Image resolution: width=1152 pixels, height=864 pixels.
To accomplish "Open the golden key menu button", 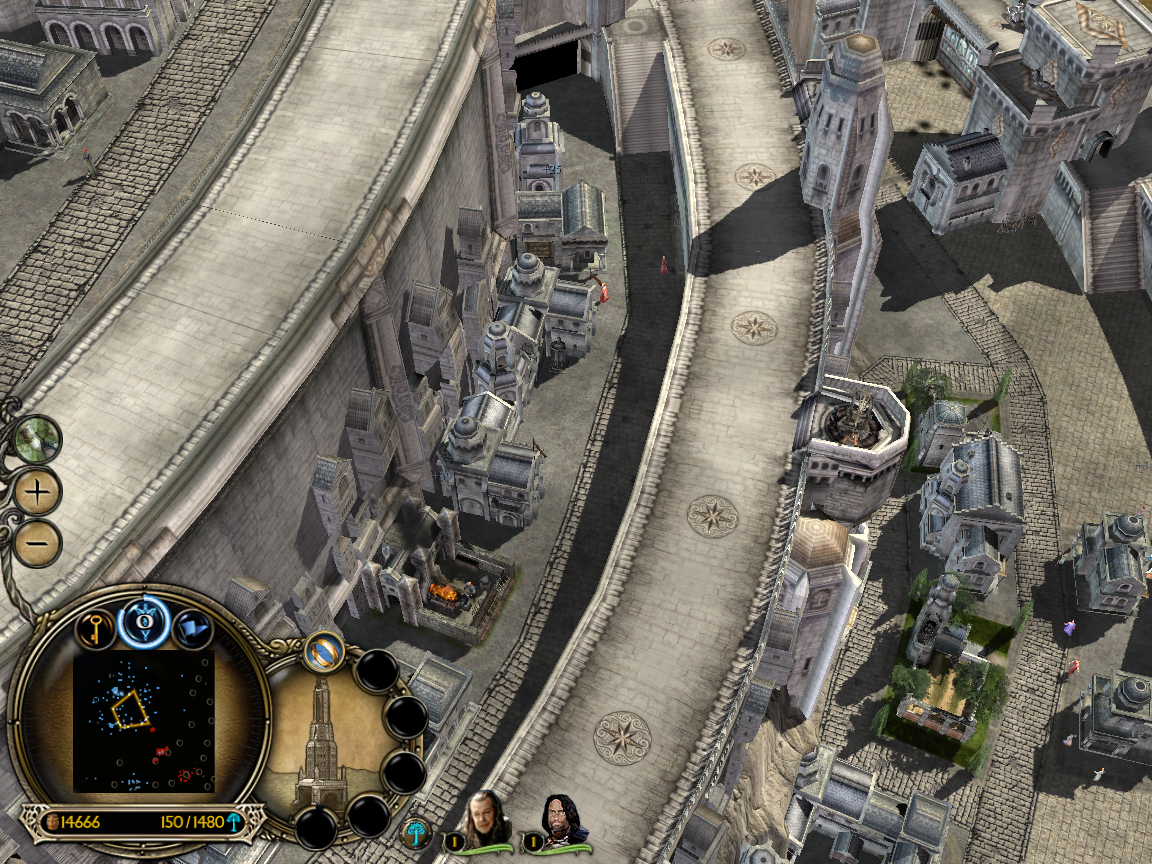I will click(96, 629).
